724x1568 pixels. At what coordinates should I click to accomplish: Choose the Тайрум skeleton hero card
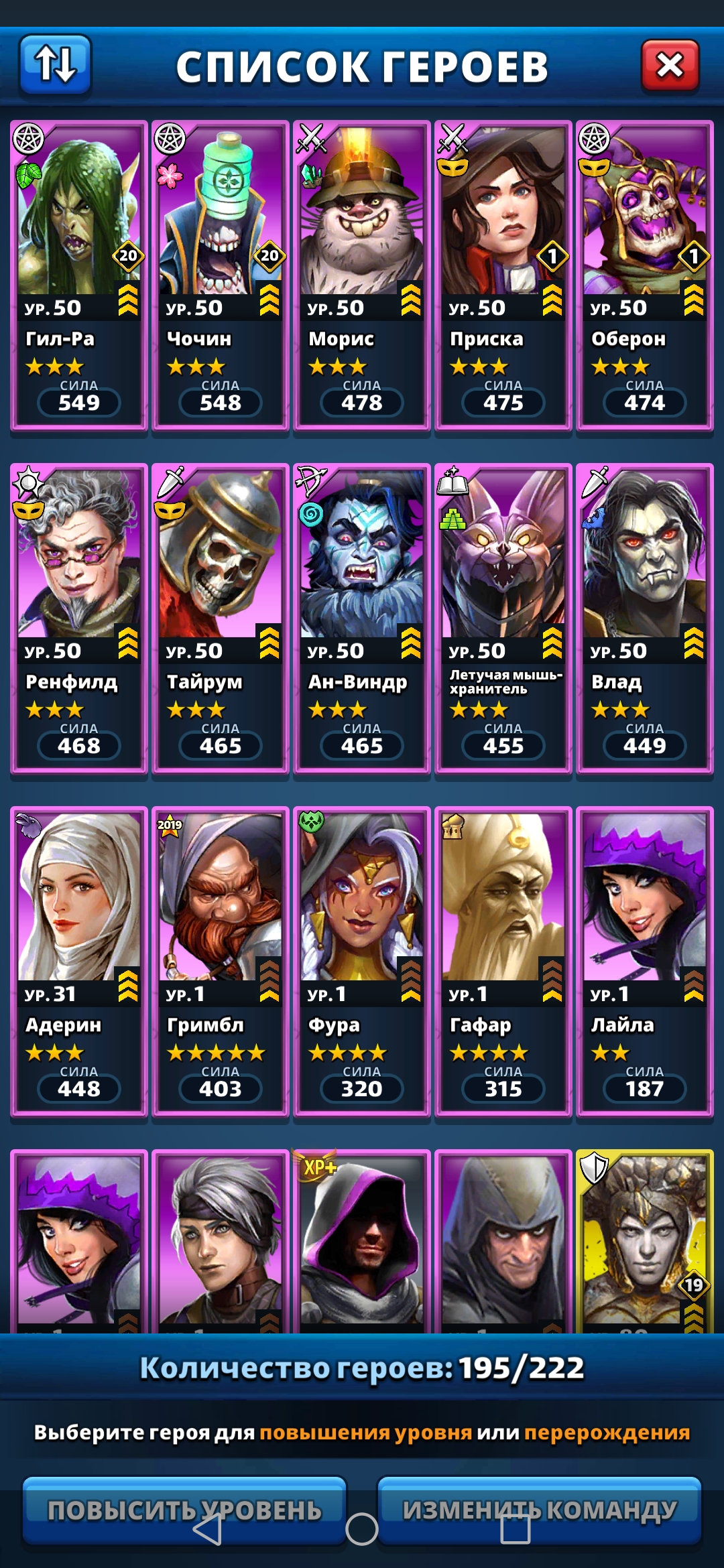pos(221,618)
